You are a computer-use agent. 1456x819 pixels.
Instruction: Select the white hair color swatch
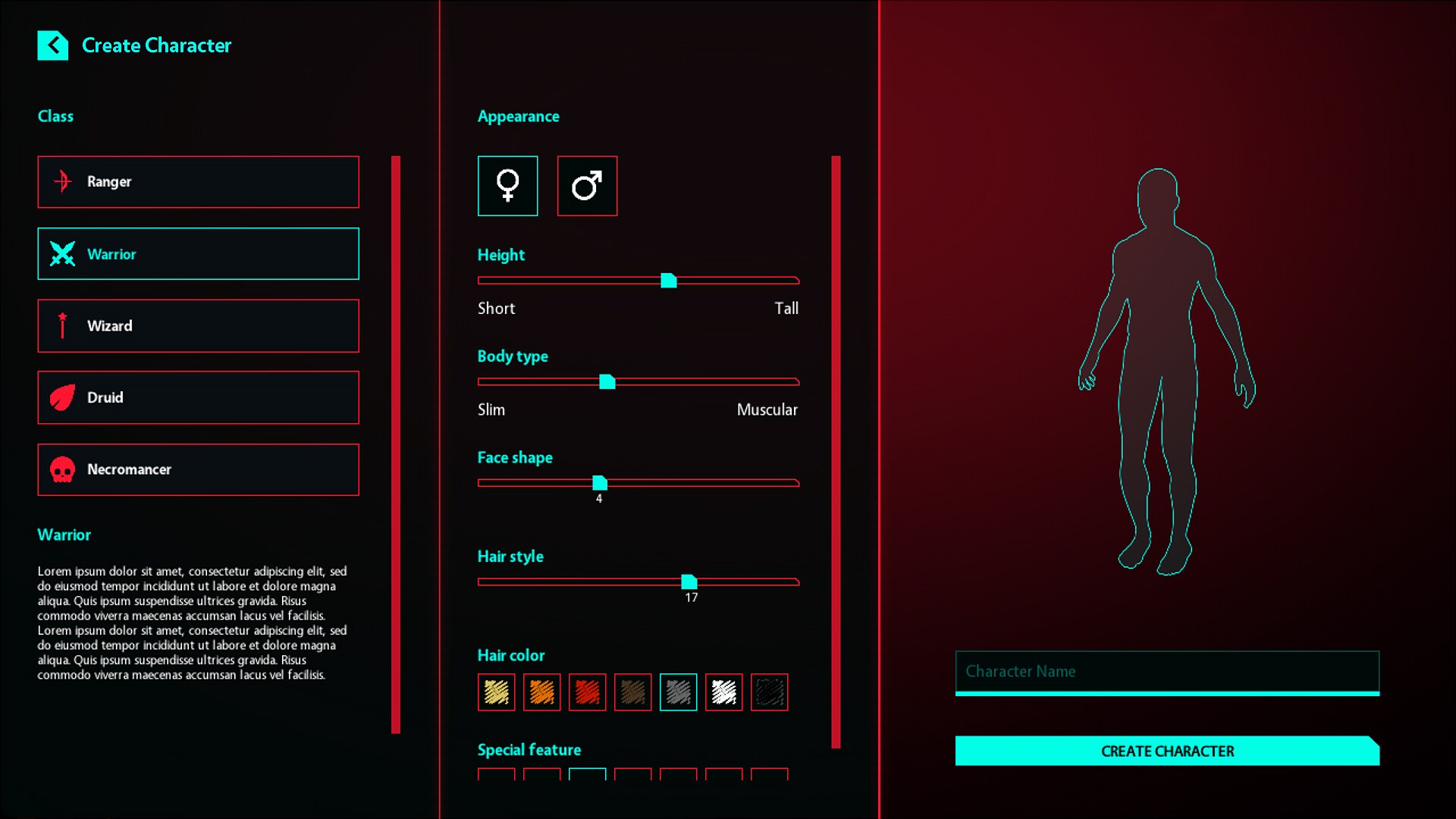(723, 692)
